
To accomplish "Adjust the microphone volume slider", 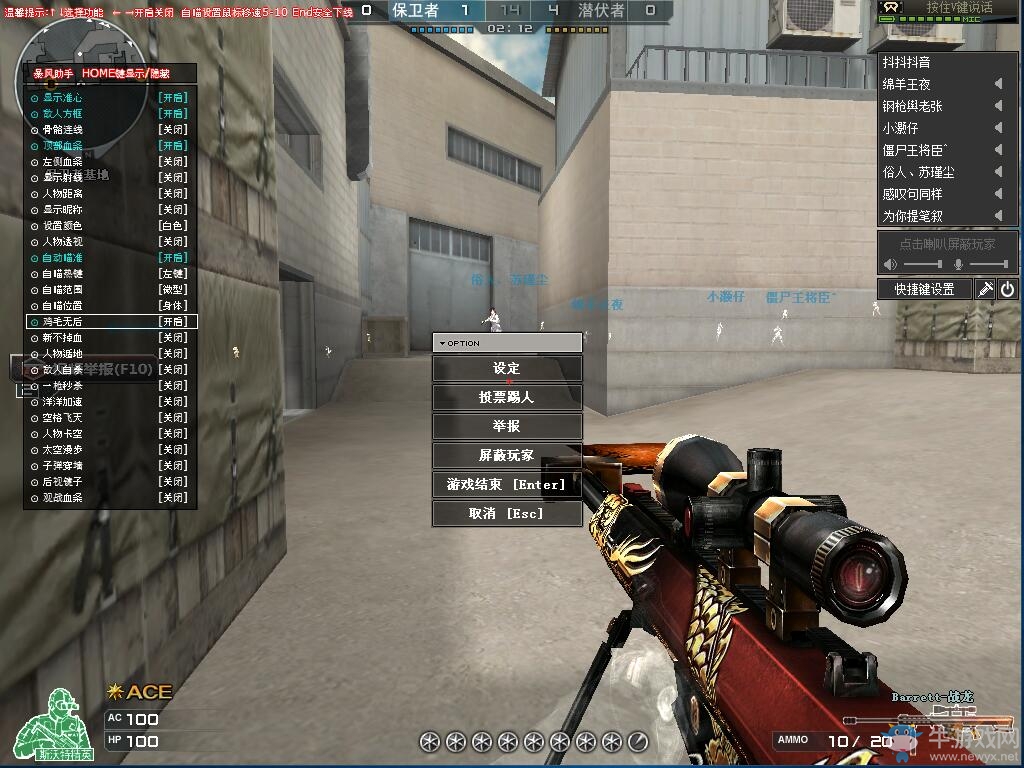I will (989, 264).
